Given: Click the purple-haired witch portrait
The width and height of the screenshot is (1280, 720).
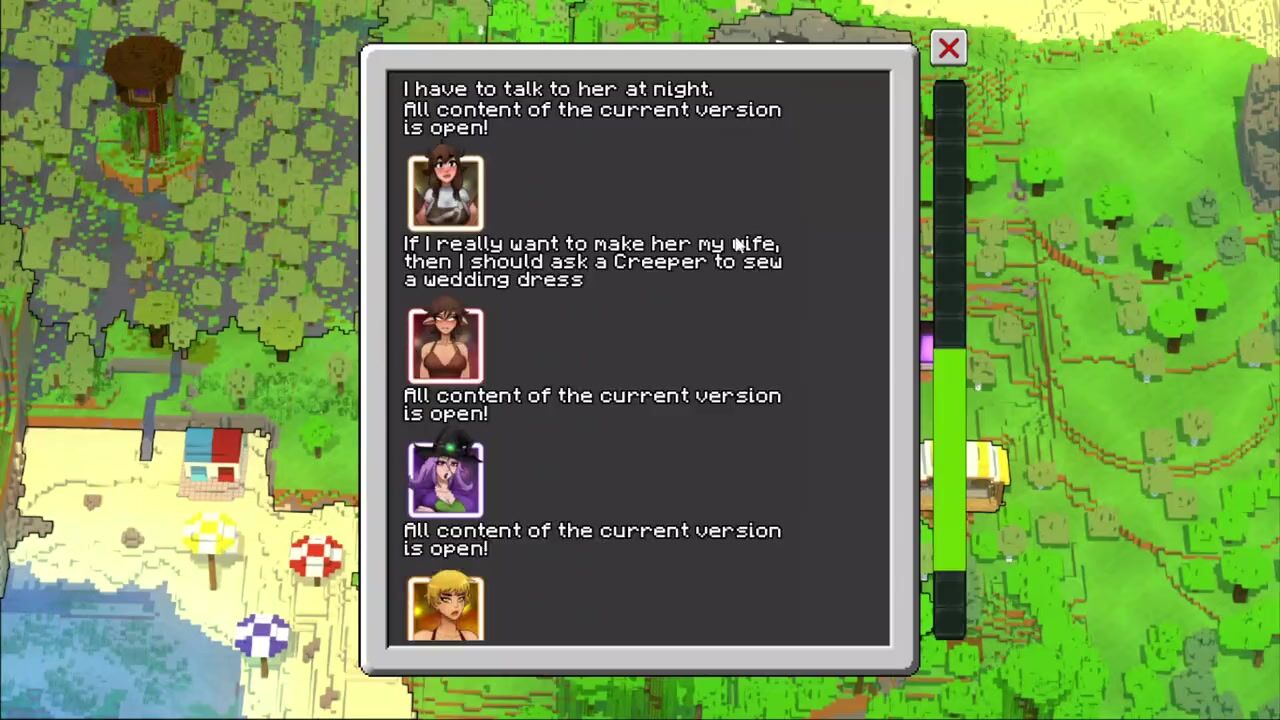Looking at the screenshot, I should pos(446,480).
